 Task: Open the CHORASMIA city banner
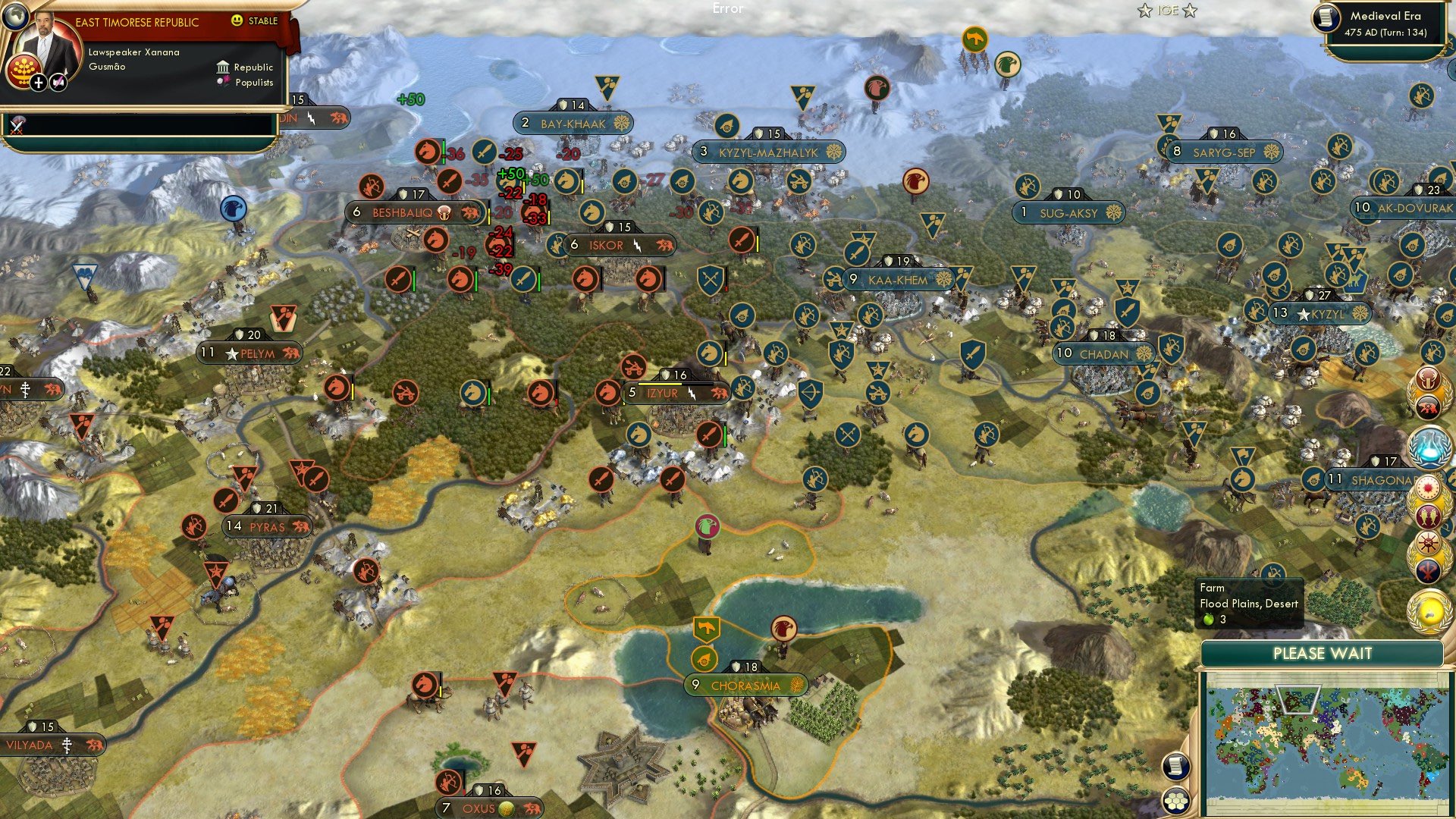tap(746, 685)
